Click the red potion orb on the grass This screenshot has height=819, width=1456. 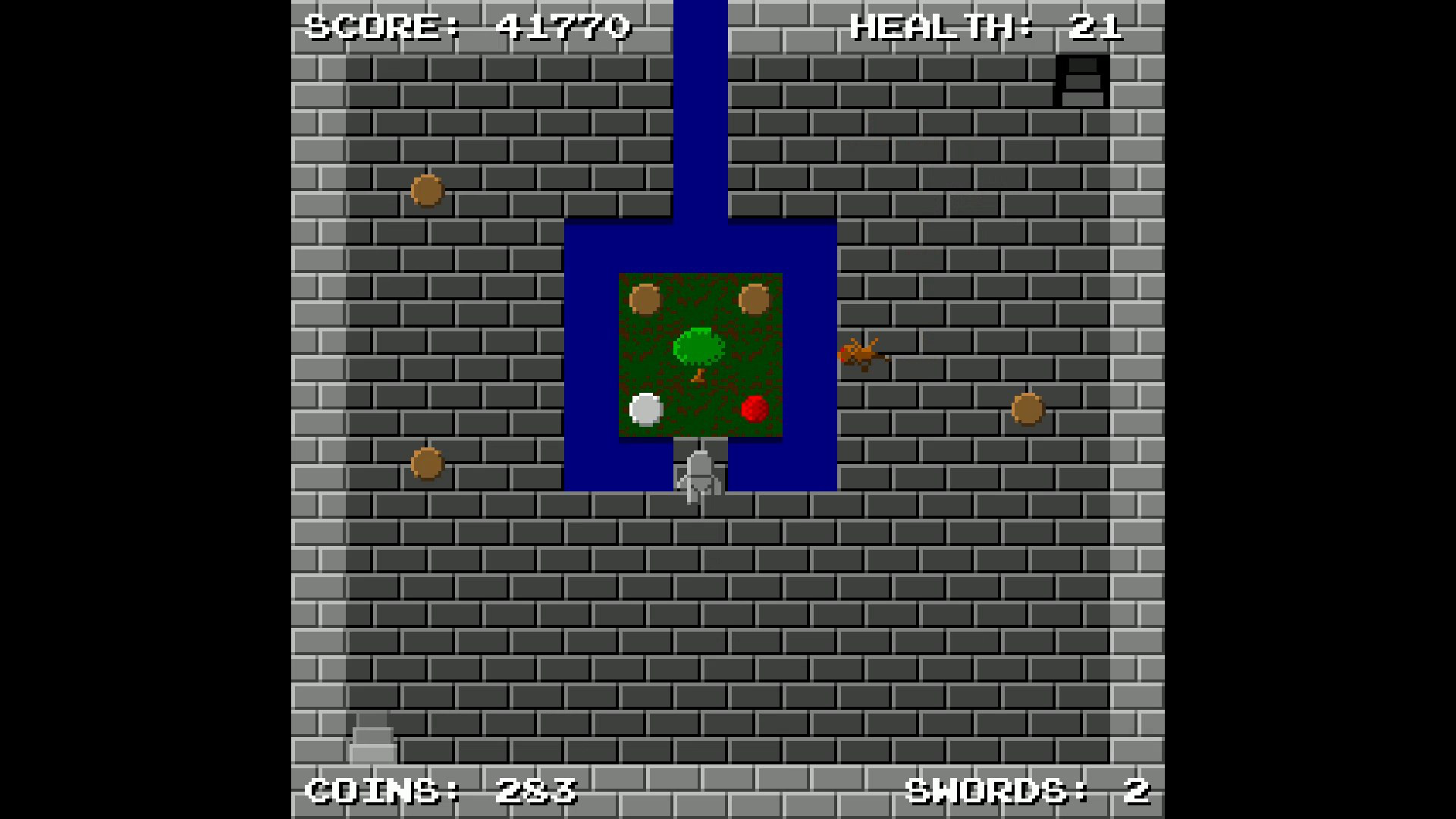[755, 409]
